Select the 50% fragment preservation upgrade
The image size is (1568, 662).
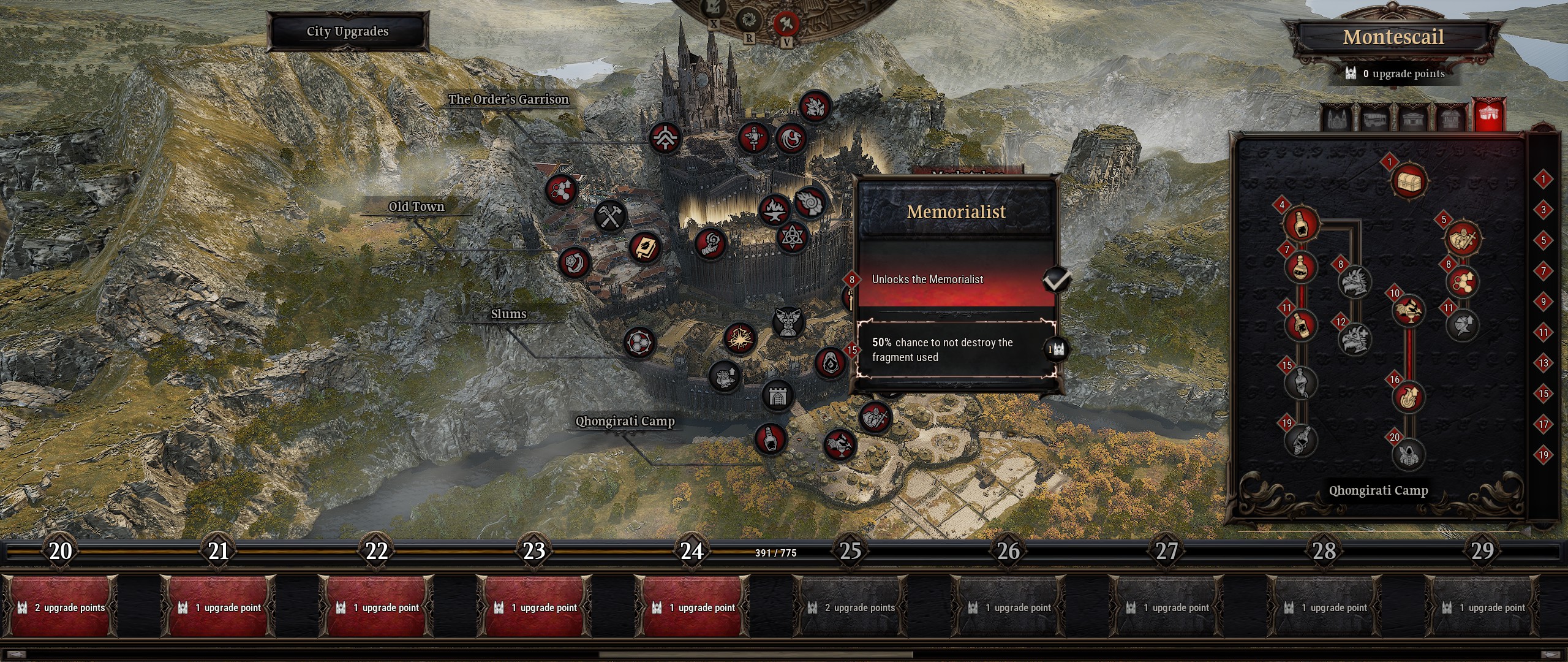pyautogui.click(x=956, y=350)
